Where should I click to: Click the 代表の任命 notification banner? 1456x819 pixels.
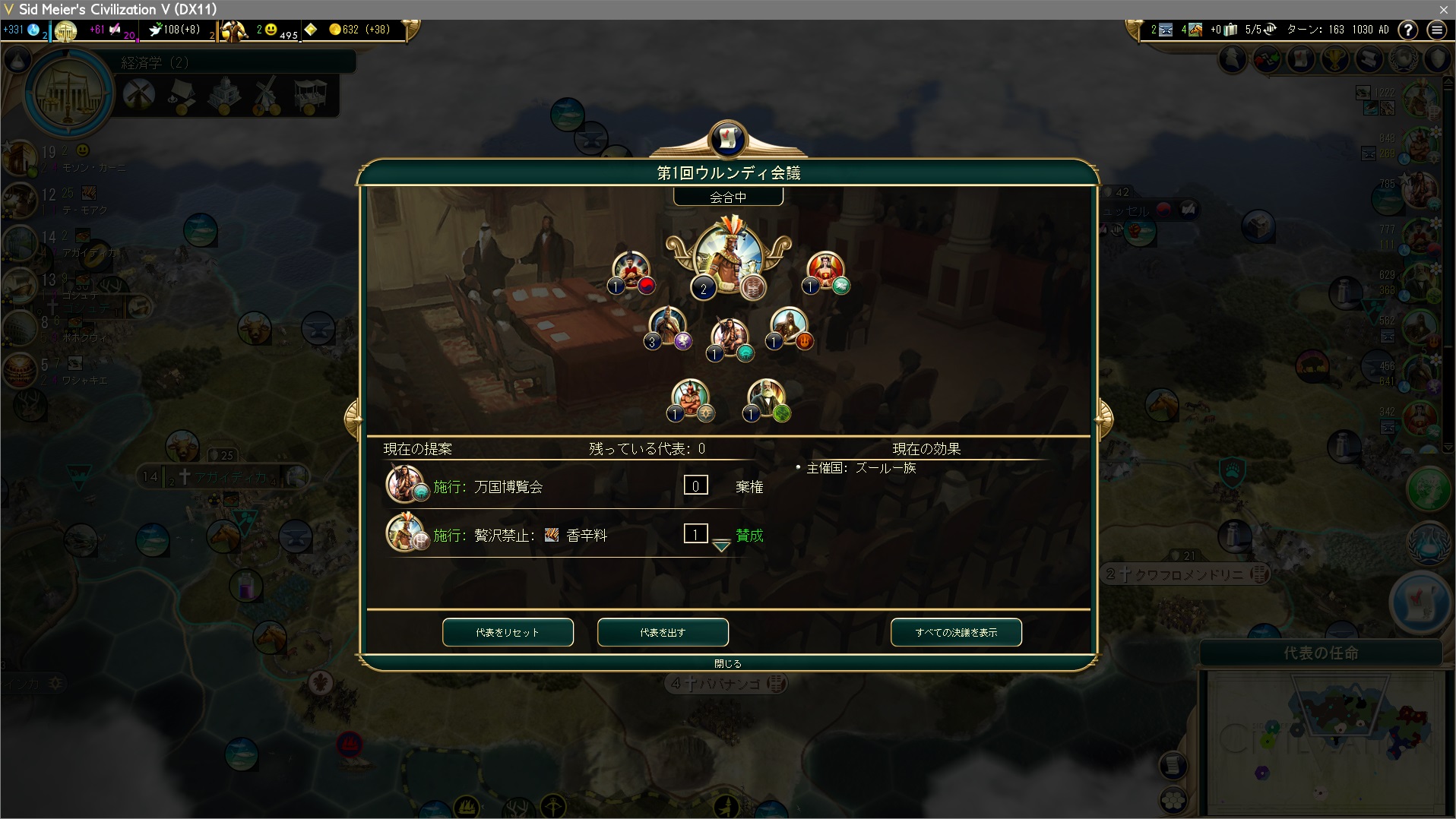pyautogui.click(x=1321, y=653)
